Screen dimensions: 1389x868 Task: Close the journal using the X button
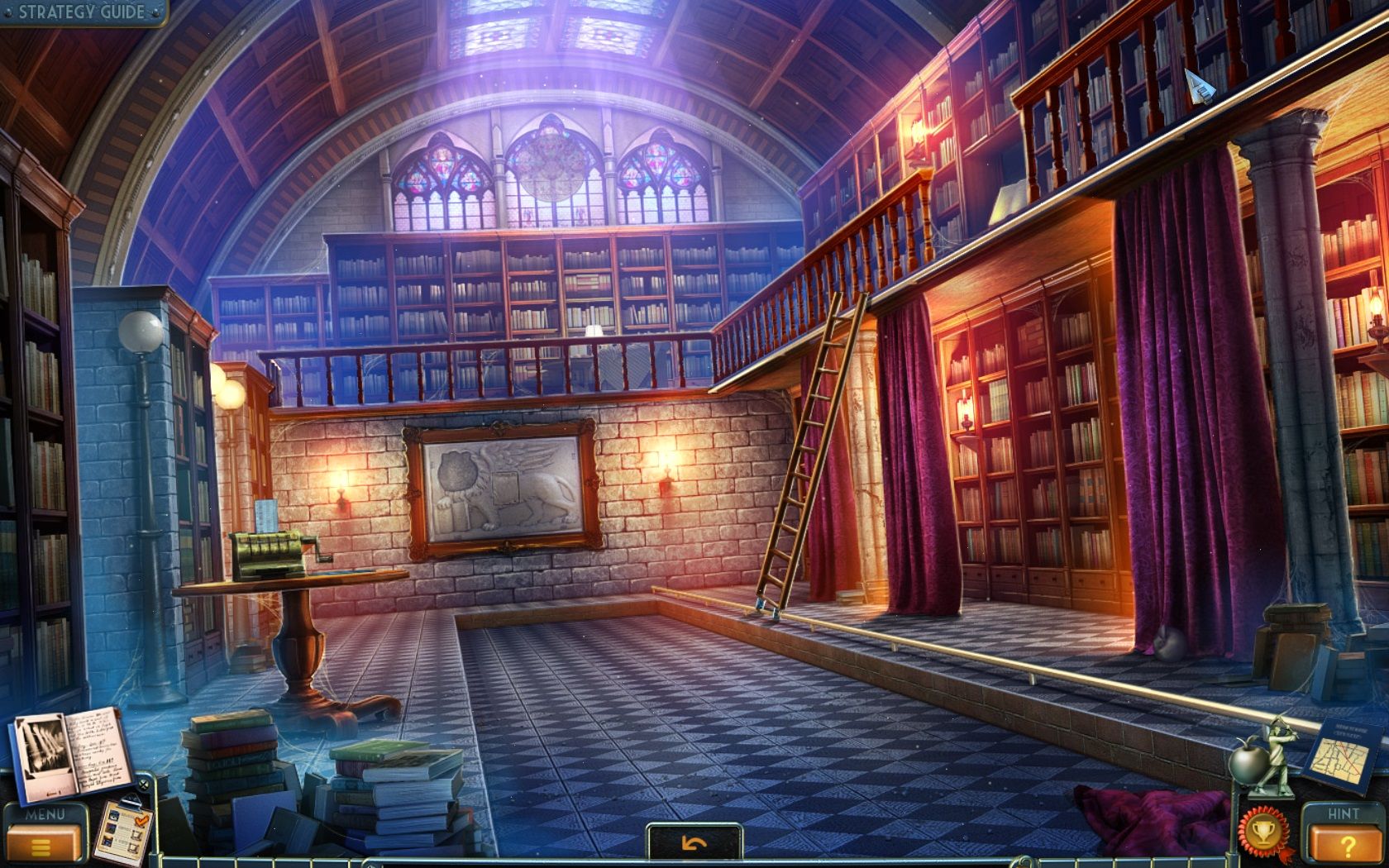(145, 784)
